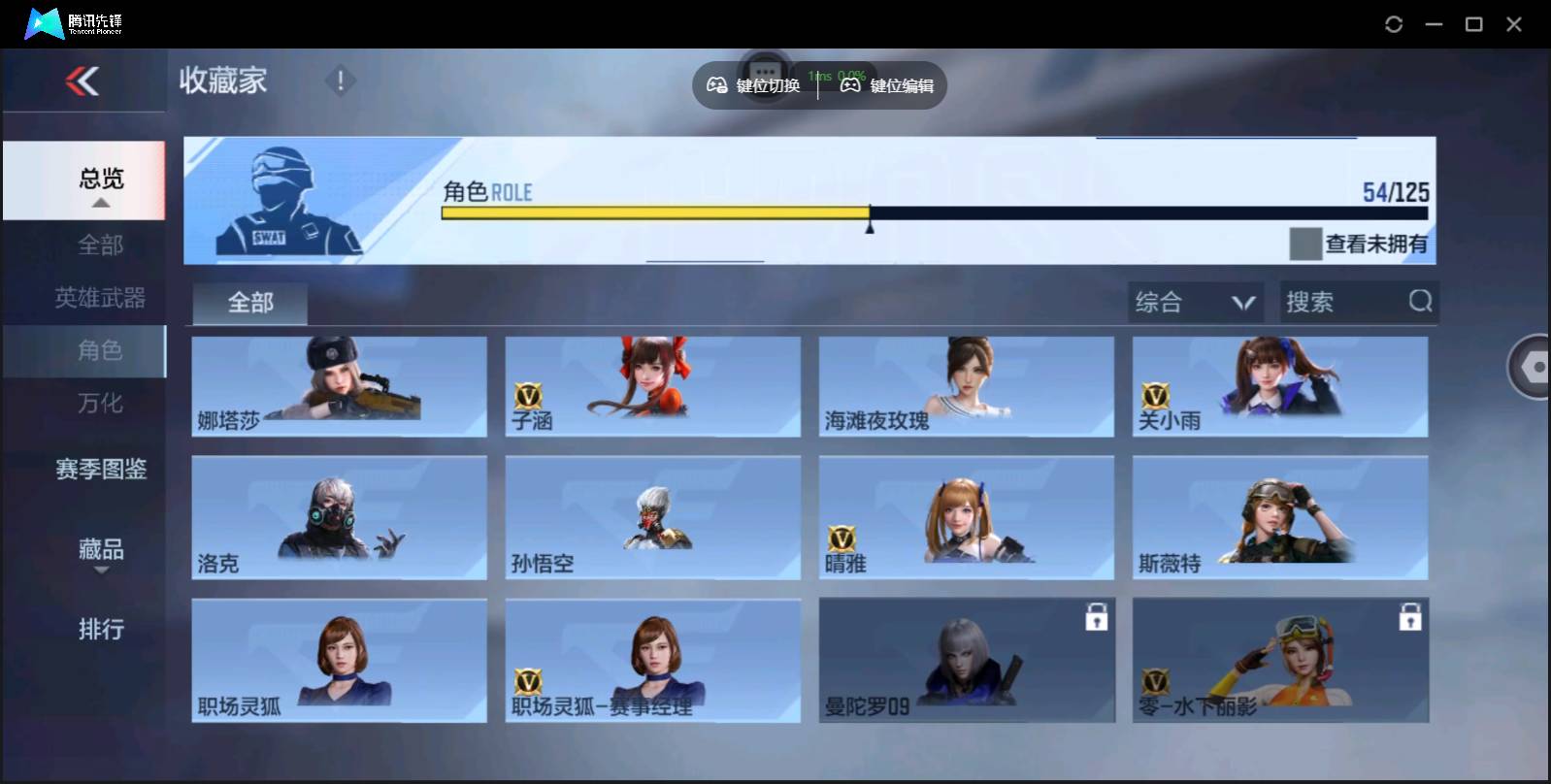1551x784 pixels.
Task: Click the refresh icon in the title bar
Action: click(1395, 23)
